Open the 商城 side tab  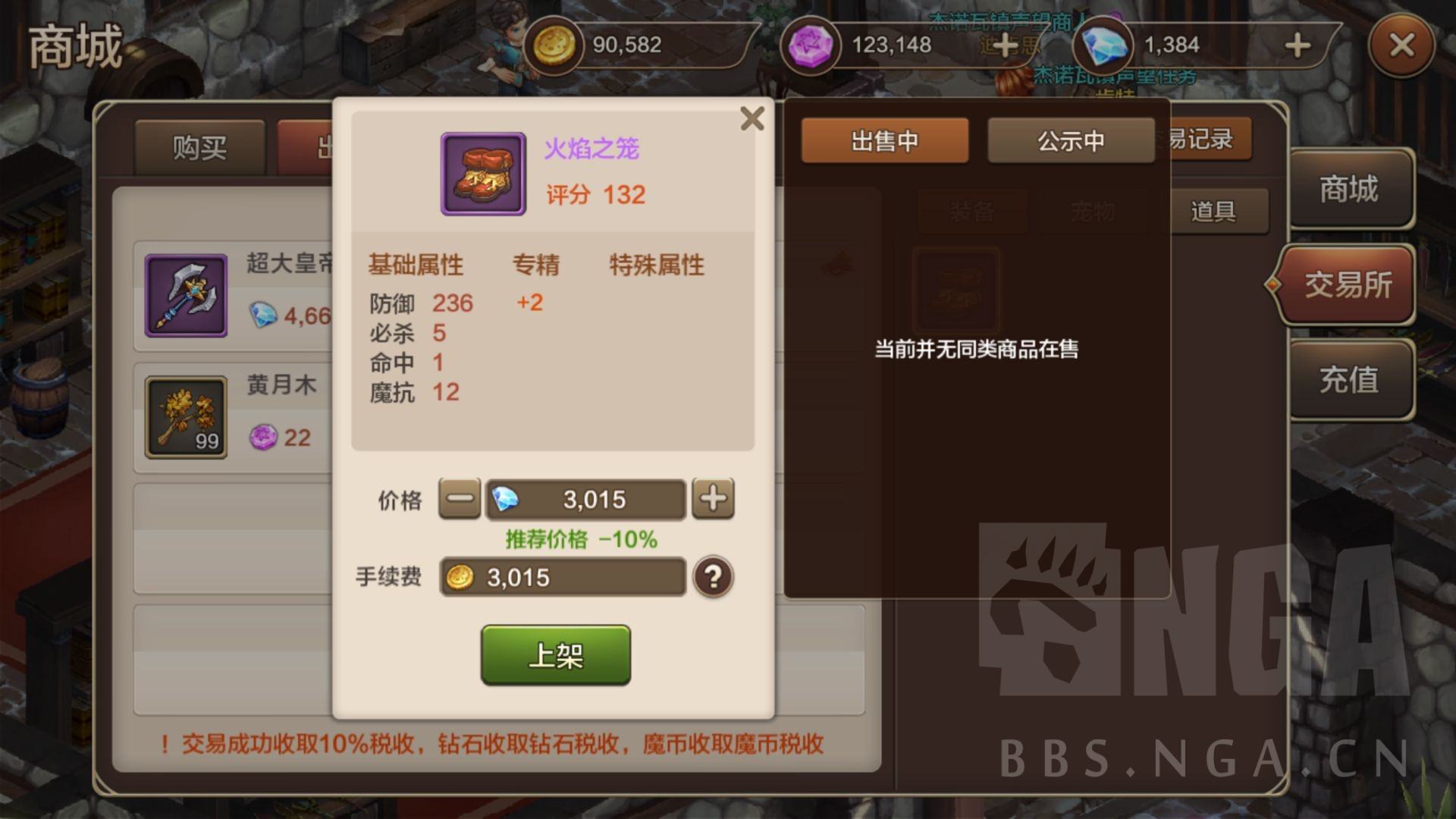click(x=1351, y=190)
